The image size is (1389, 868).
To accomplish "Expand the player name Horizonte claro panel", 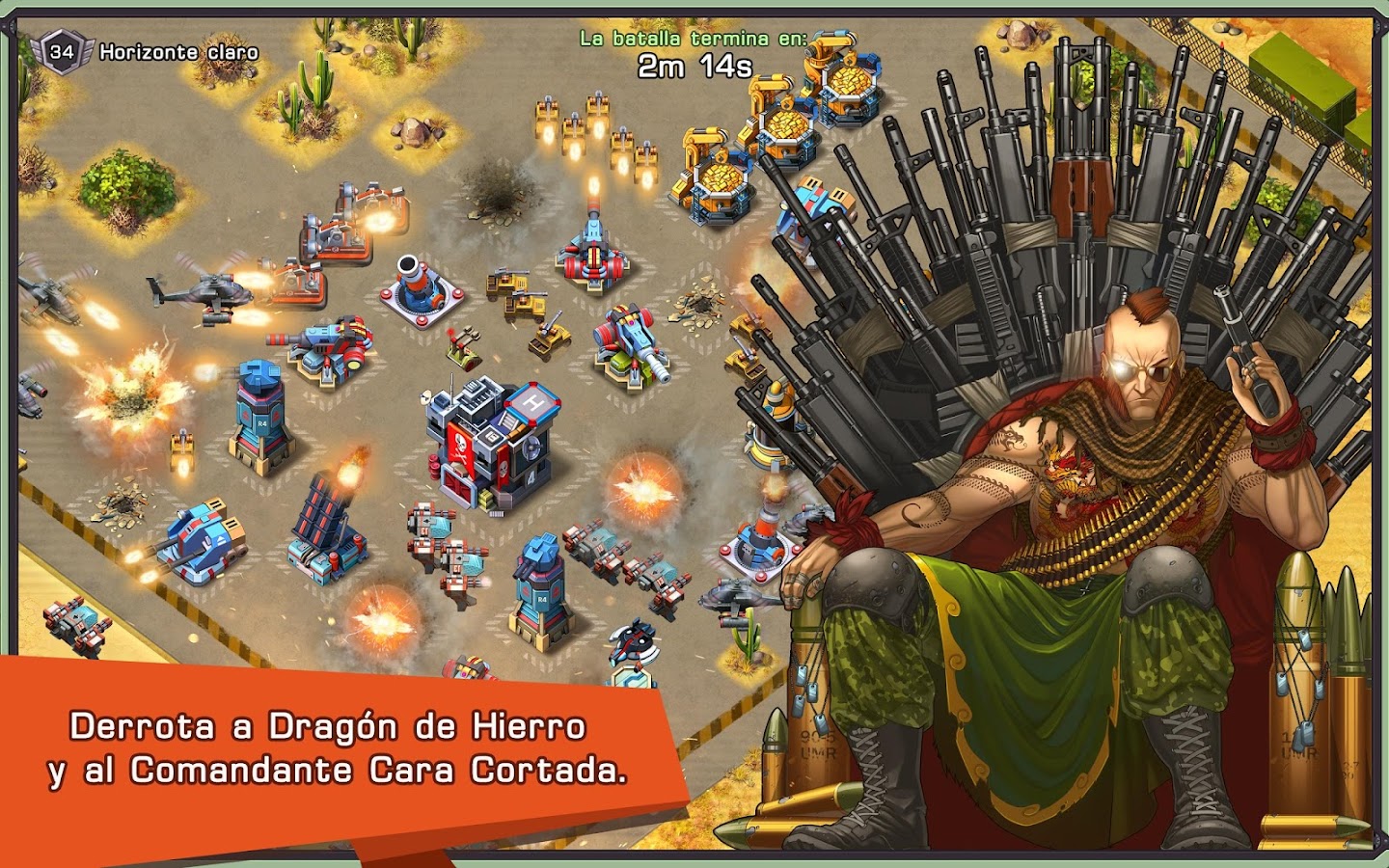I will click(178, 53).
